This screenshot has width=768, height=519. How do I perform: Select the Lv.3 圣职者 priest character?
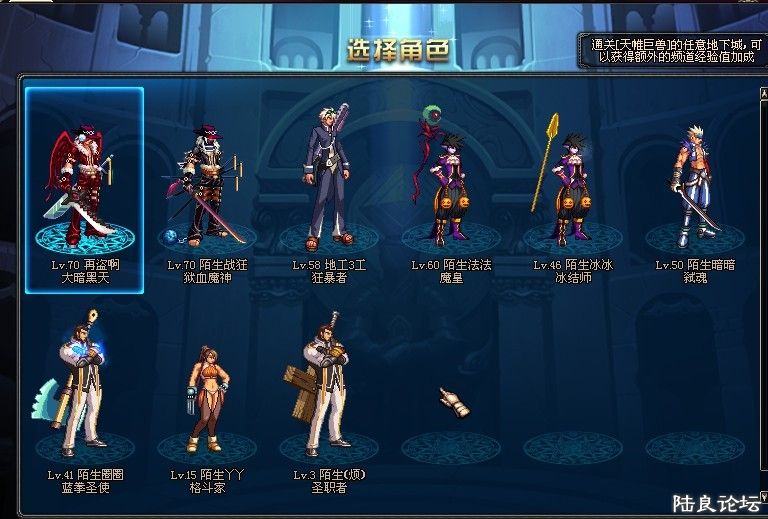pos(328,390)
